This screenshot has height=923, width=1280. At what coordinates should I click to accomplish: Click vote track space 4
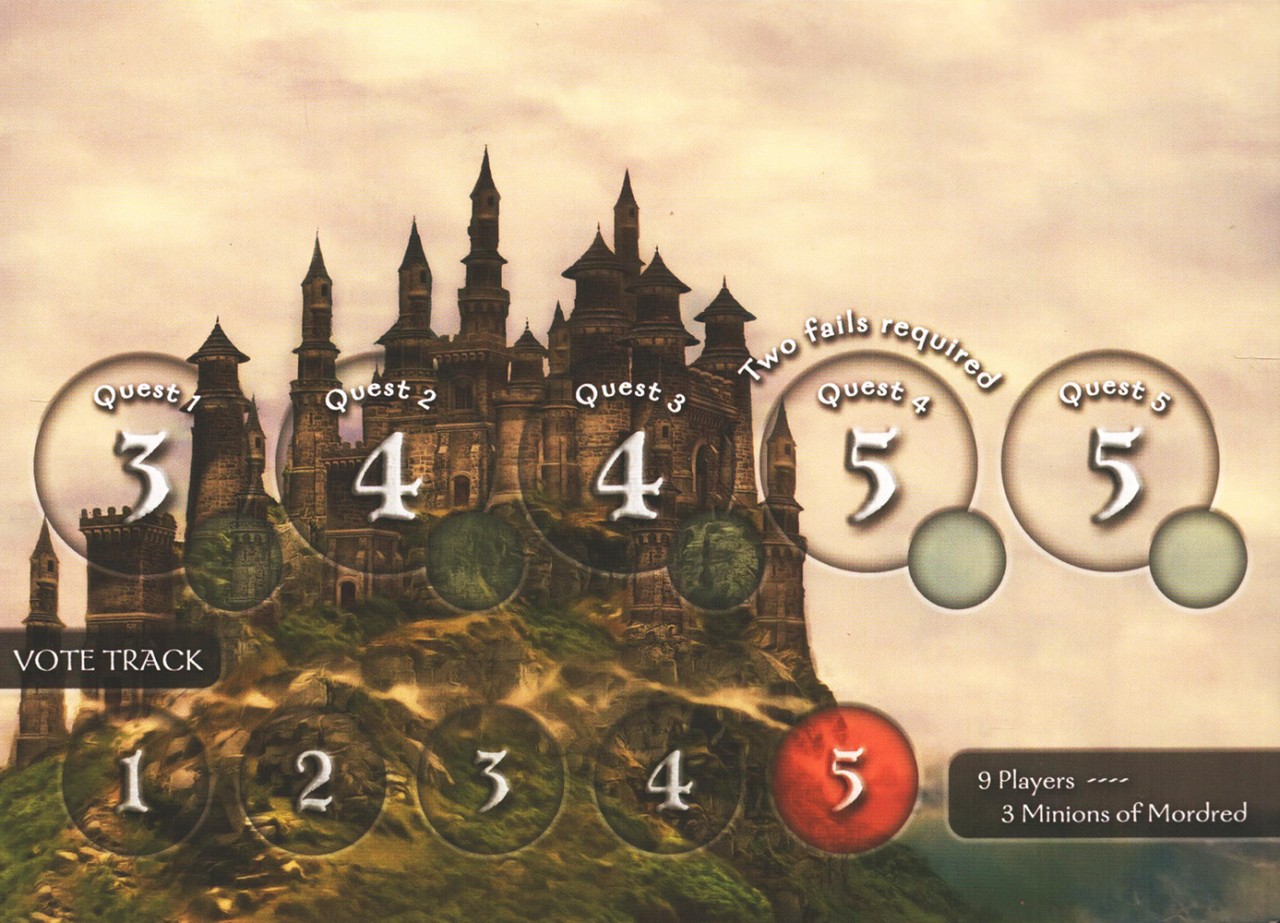[668, 780]
